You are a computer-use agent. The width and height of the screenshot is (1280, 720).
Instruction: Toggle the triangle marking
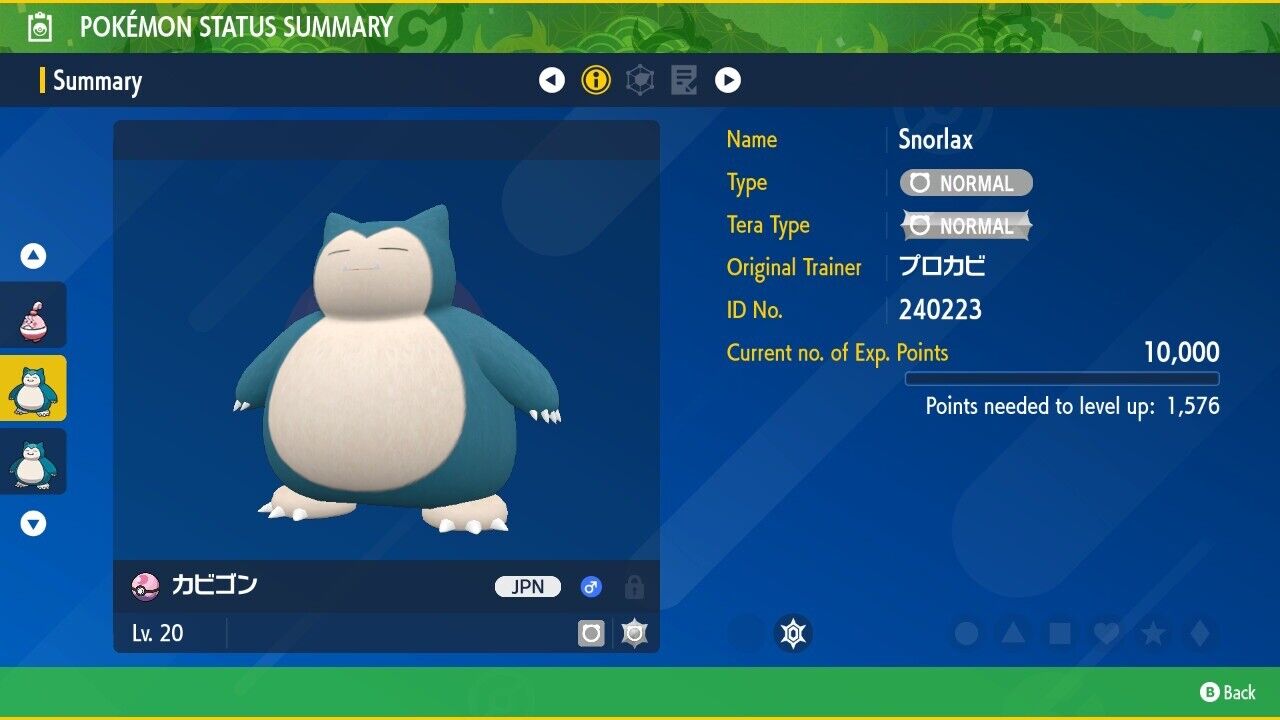click(1013, 633)
